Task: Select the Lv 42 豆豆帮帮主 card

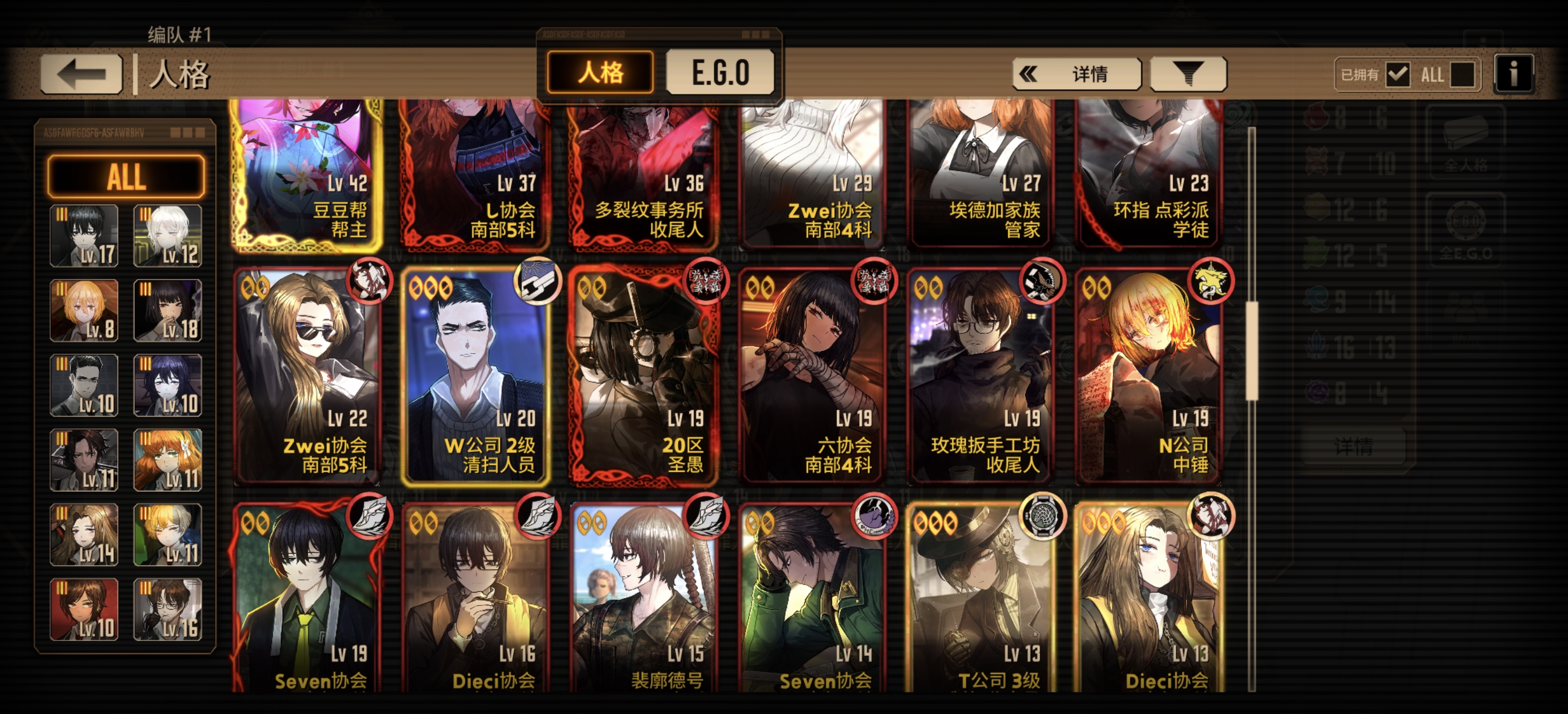Action: (x=306, y=177)
